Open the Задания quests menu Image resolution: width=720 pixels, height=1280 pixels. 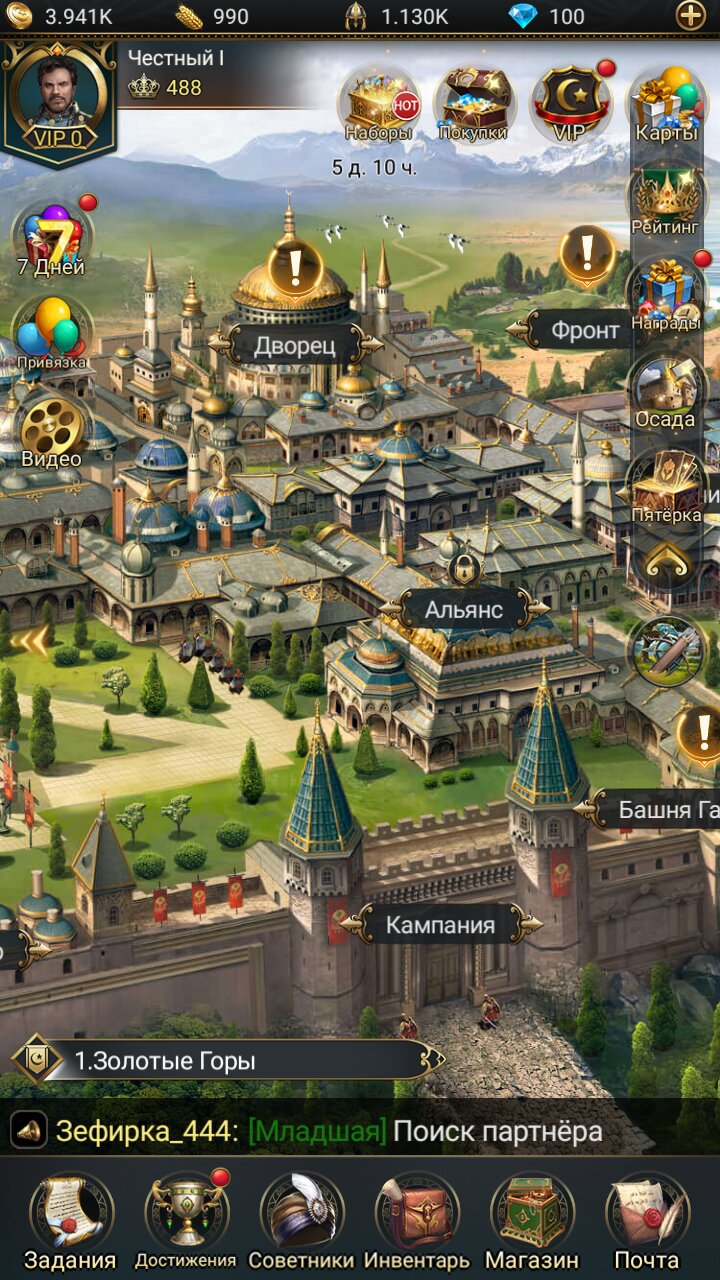click(x=70, y=1218)
